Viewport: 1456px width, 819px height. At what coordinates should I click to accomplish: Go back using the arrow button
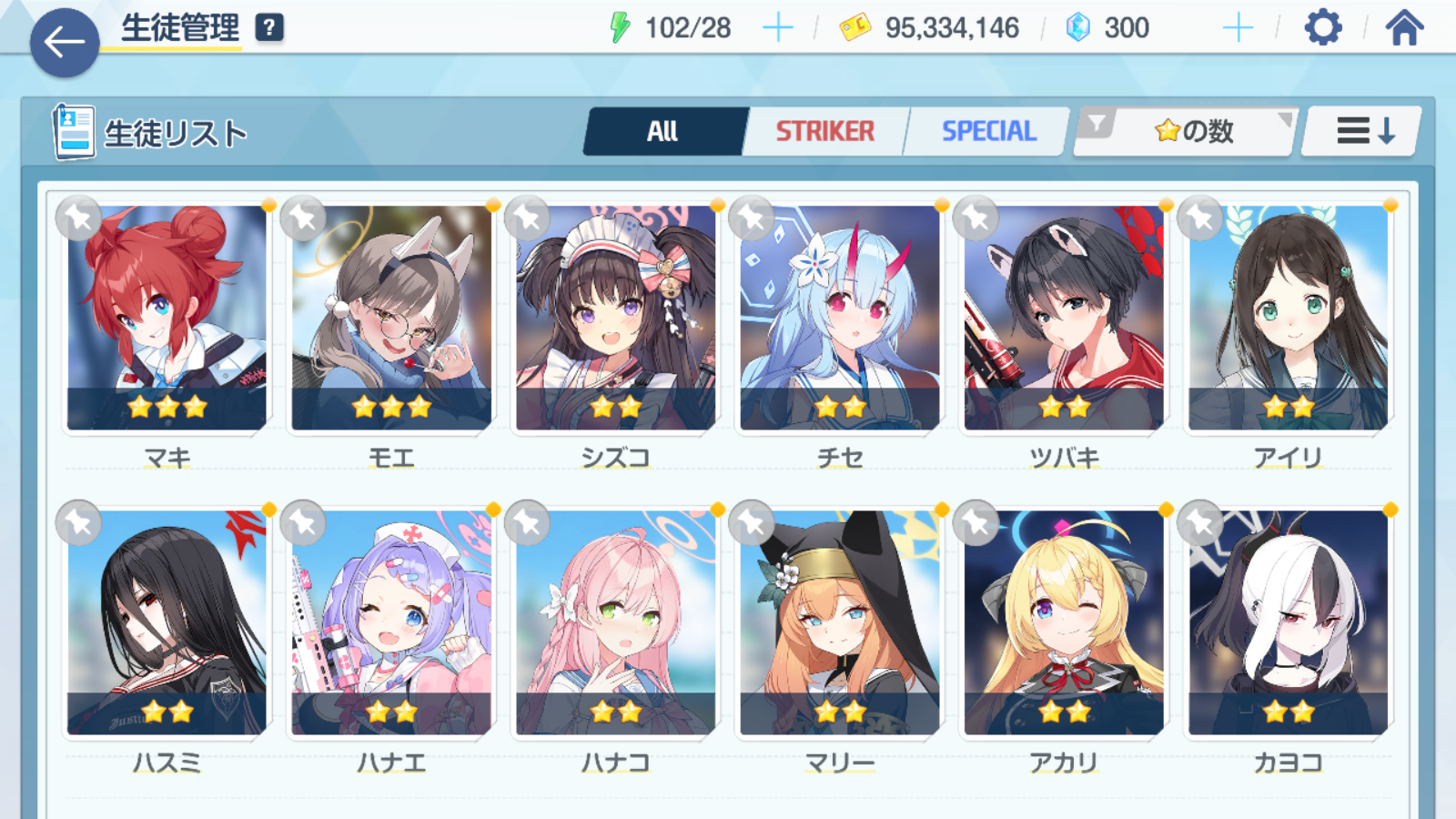click(65, 43)
